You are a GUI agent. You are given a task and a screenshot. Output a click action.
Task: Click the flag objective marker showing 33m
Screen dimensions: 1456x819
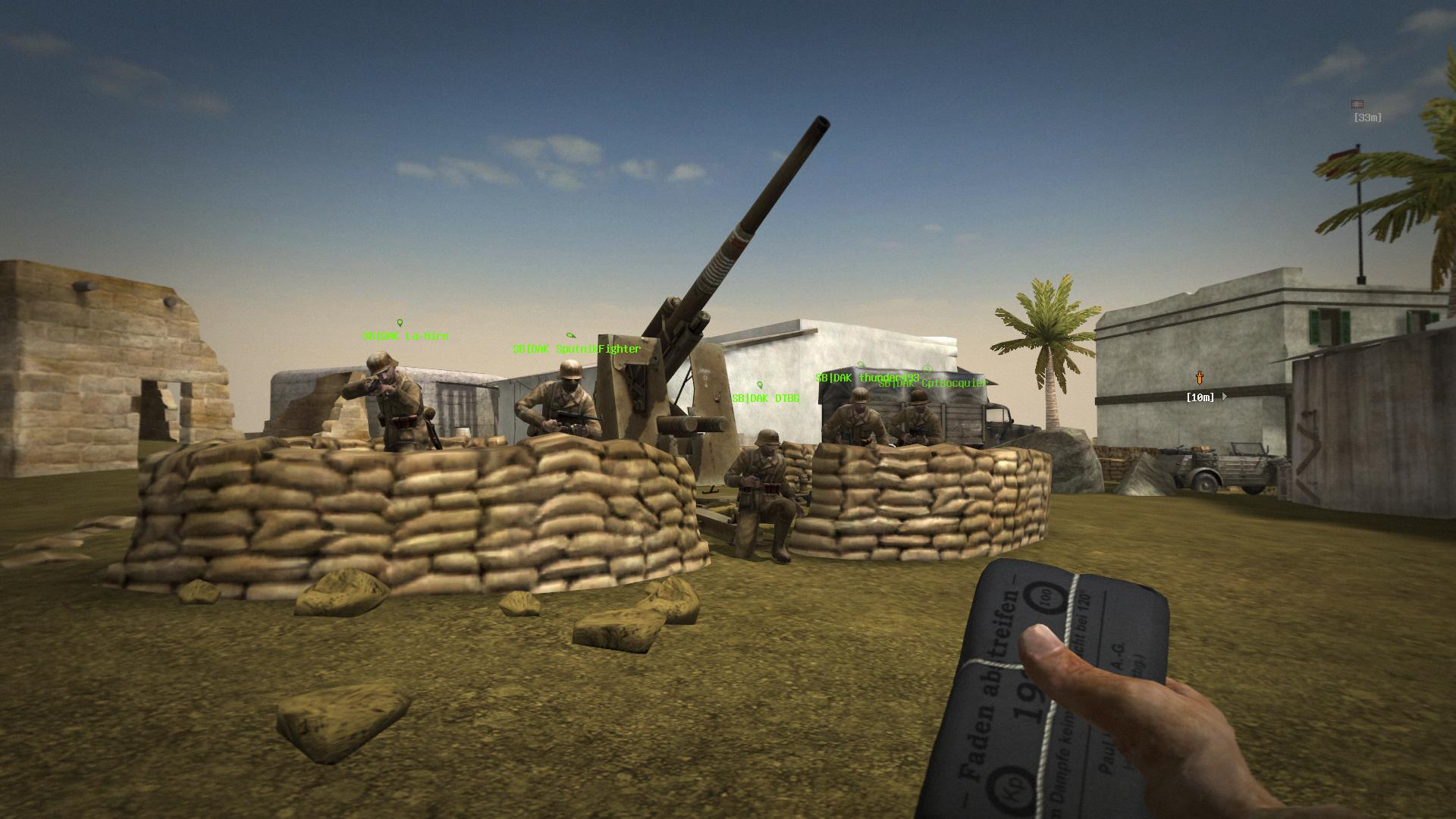point(1357,105)
